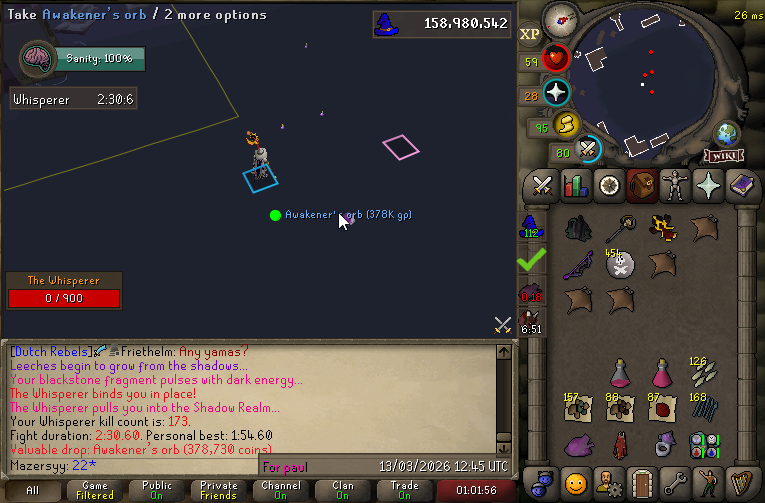765x503 pixels.
Task: Open the Quest List tab
Action: click(x=608, y=185)
